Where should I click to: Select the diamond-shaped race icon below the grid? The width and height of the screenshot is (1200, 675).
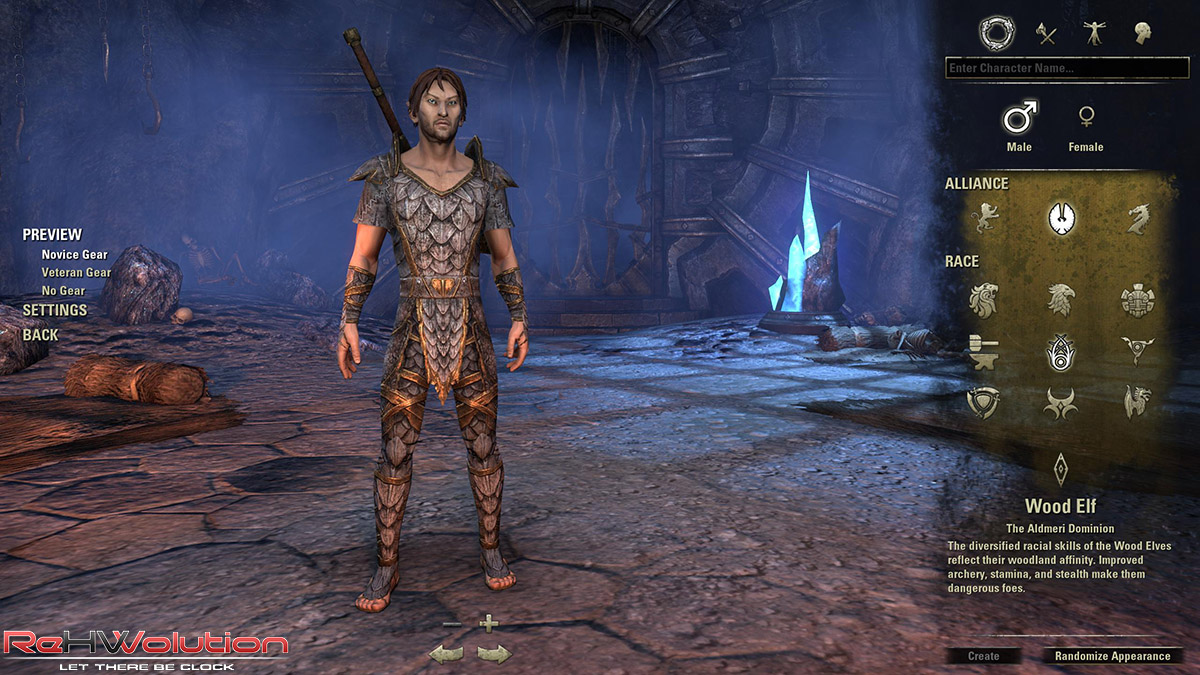(1061, 468)
